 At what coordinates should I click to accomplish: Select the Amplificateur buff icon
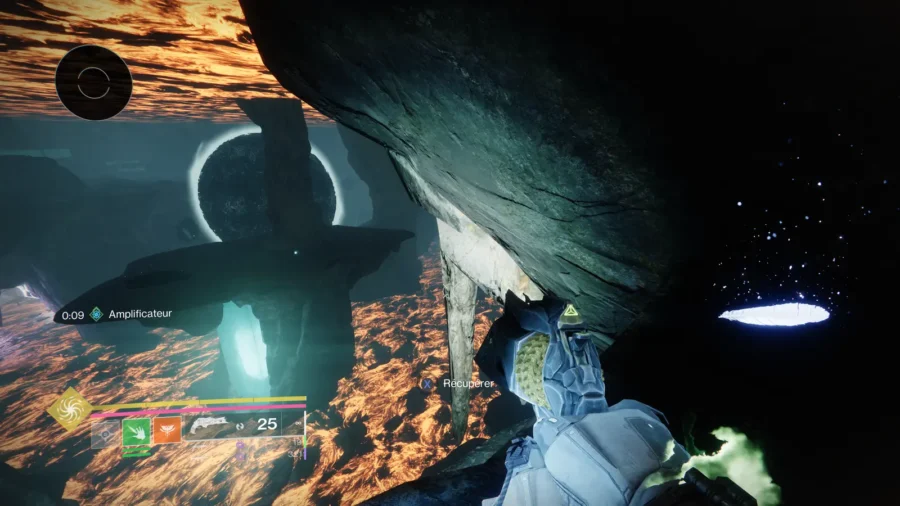97,314
